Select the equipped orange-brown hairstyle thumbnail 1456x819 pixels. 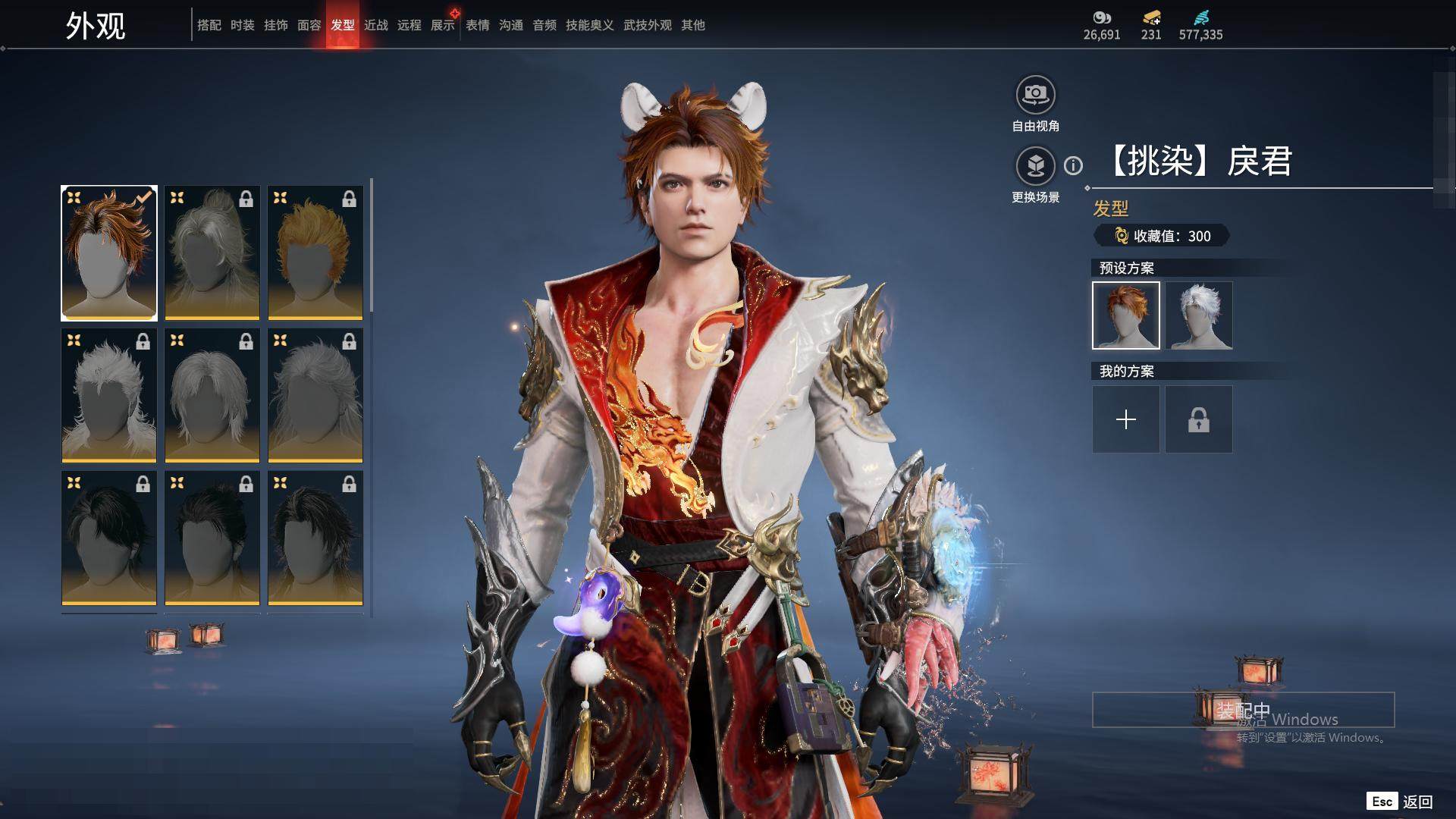109,253
